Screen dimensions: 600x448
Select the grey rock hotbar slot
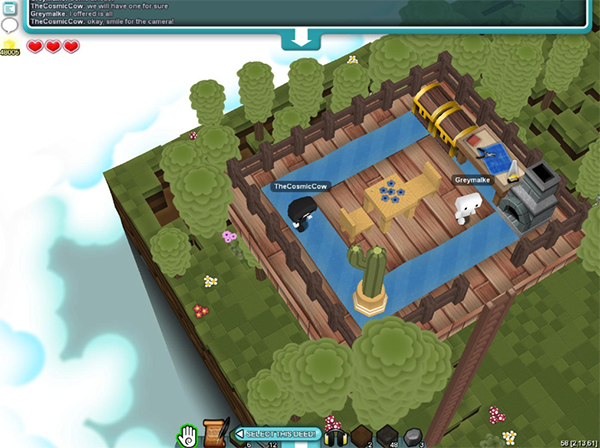coord(413,435)
